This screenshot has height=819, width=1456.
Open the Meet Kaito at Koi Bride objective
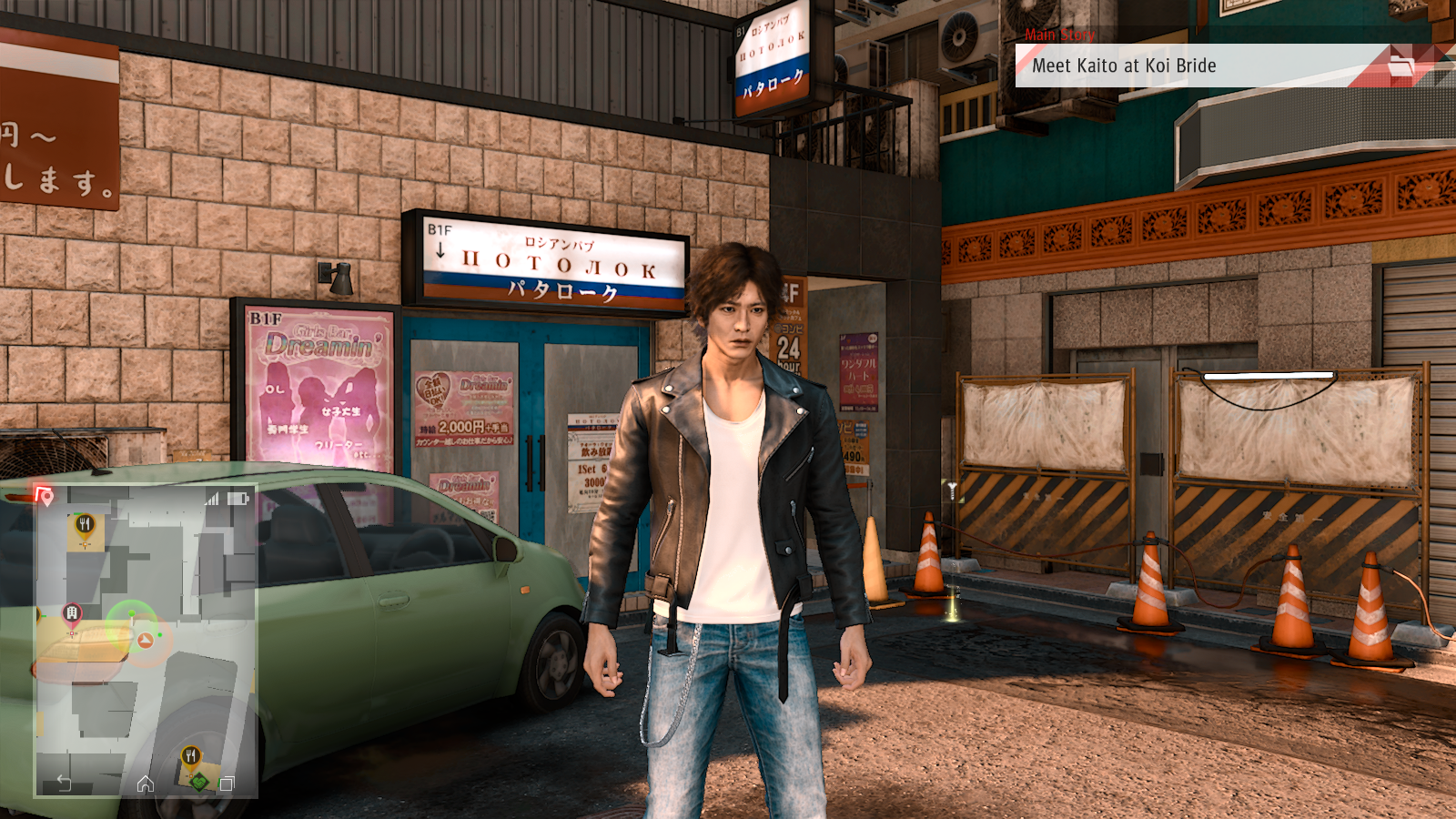point(1124,66)
